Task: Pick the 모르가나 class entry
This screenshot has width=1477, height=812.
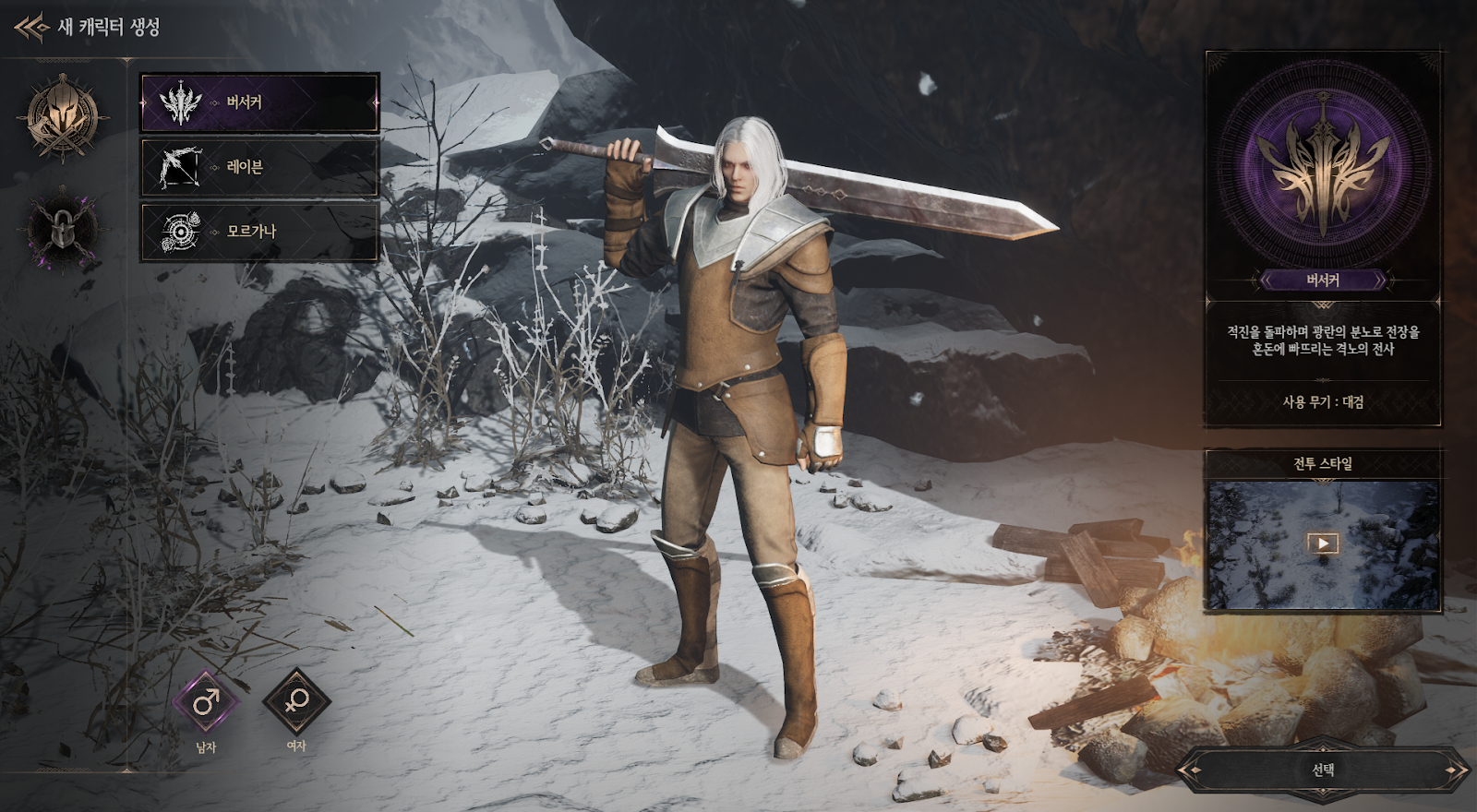Action: coord(259,232)
